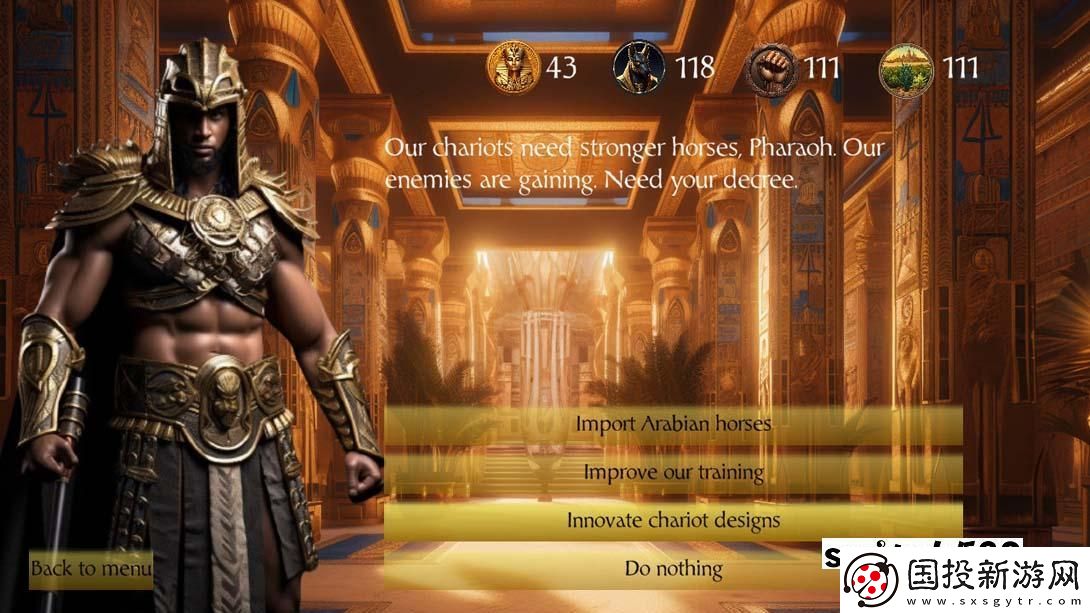Go back to menu
The height and width of the screenshot is (613, 1090).
pos(91,568)
